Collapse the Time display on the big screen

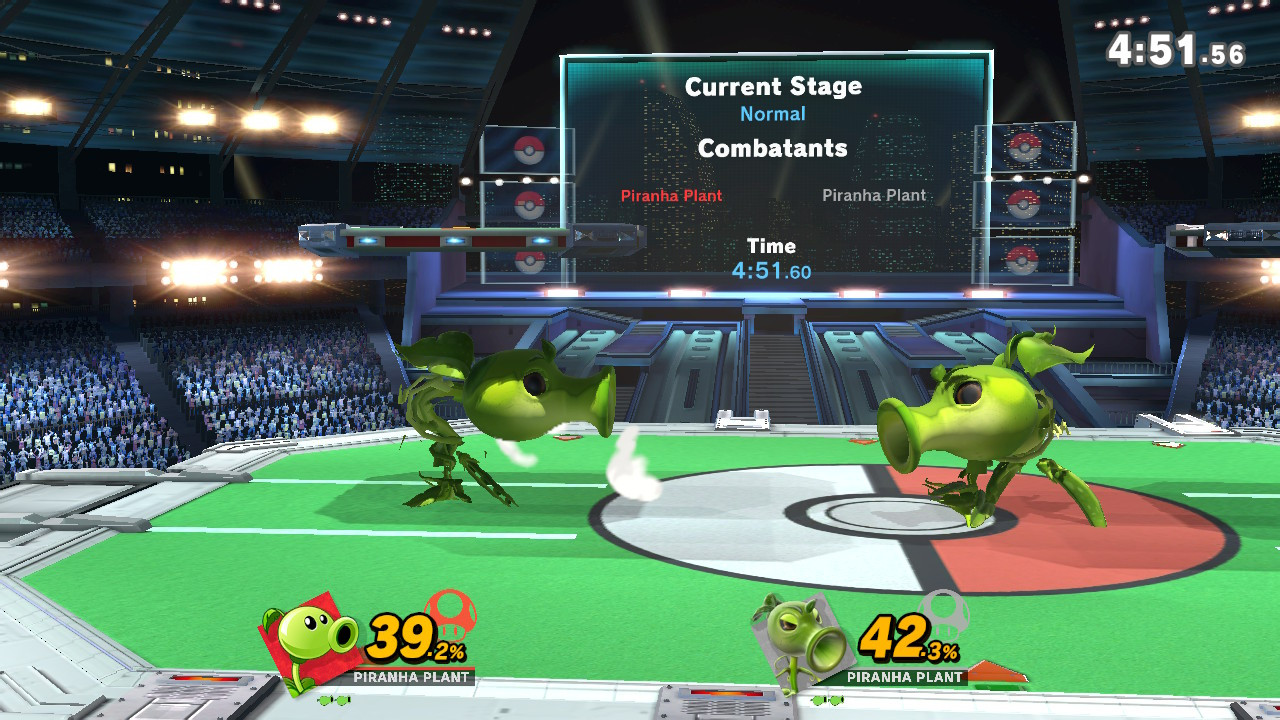point(773,245)
